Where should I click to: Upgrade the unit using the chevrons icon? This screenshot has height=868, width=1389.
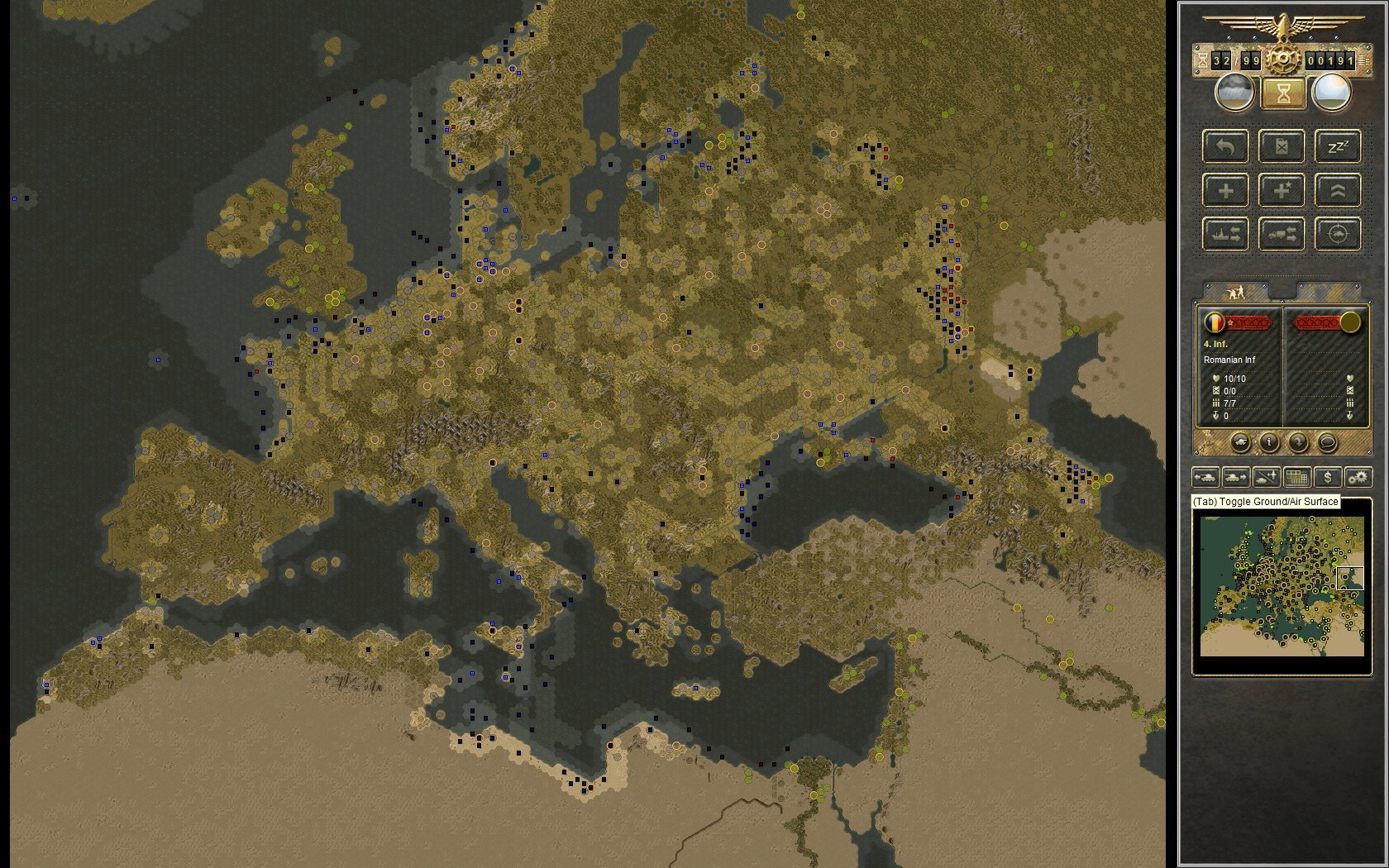click(1338, 190)
